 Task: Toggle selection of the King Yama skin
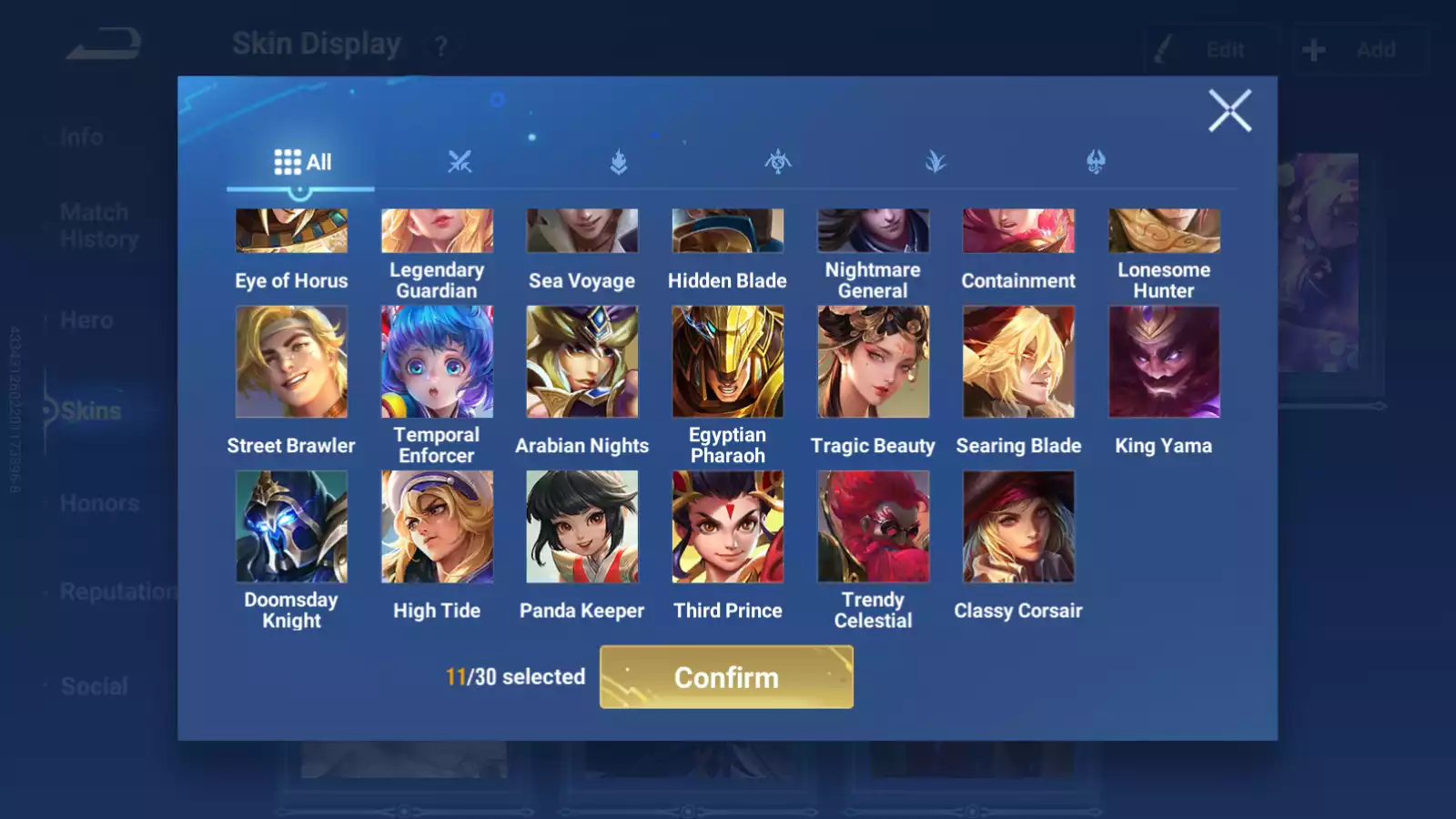1163,361
